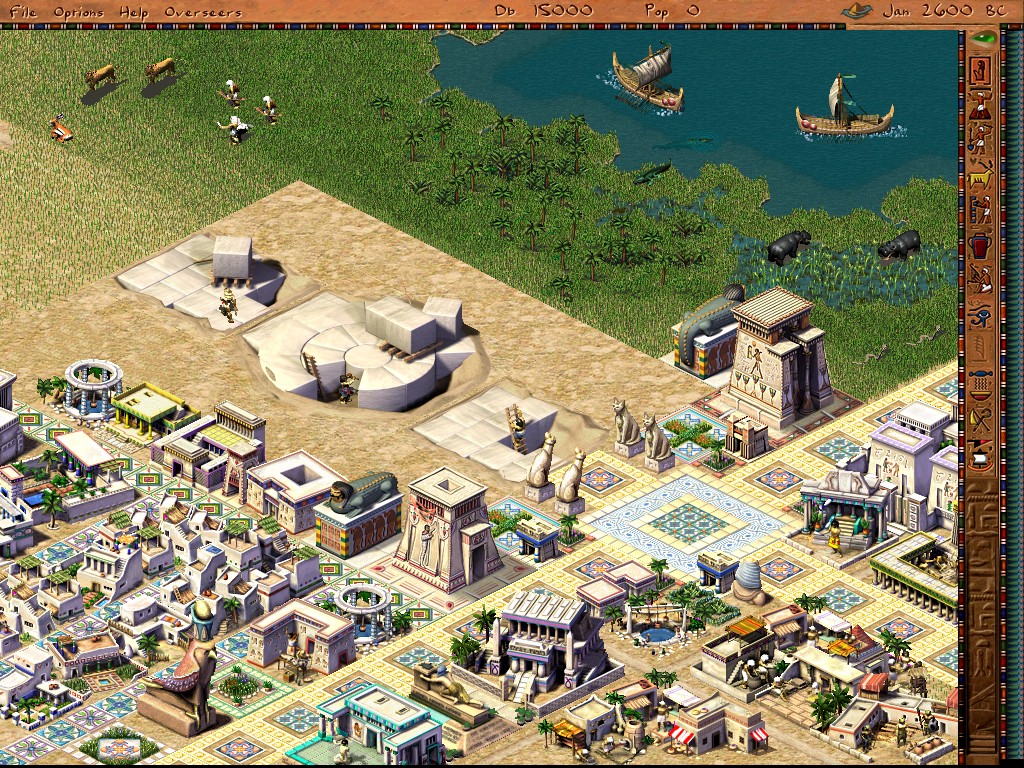The height and width of the screenshot is (768, 1024).
Task: Open the Overseers menu
Action: pyautogui.click(x=202, y=11)
